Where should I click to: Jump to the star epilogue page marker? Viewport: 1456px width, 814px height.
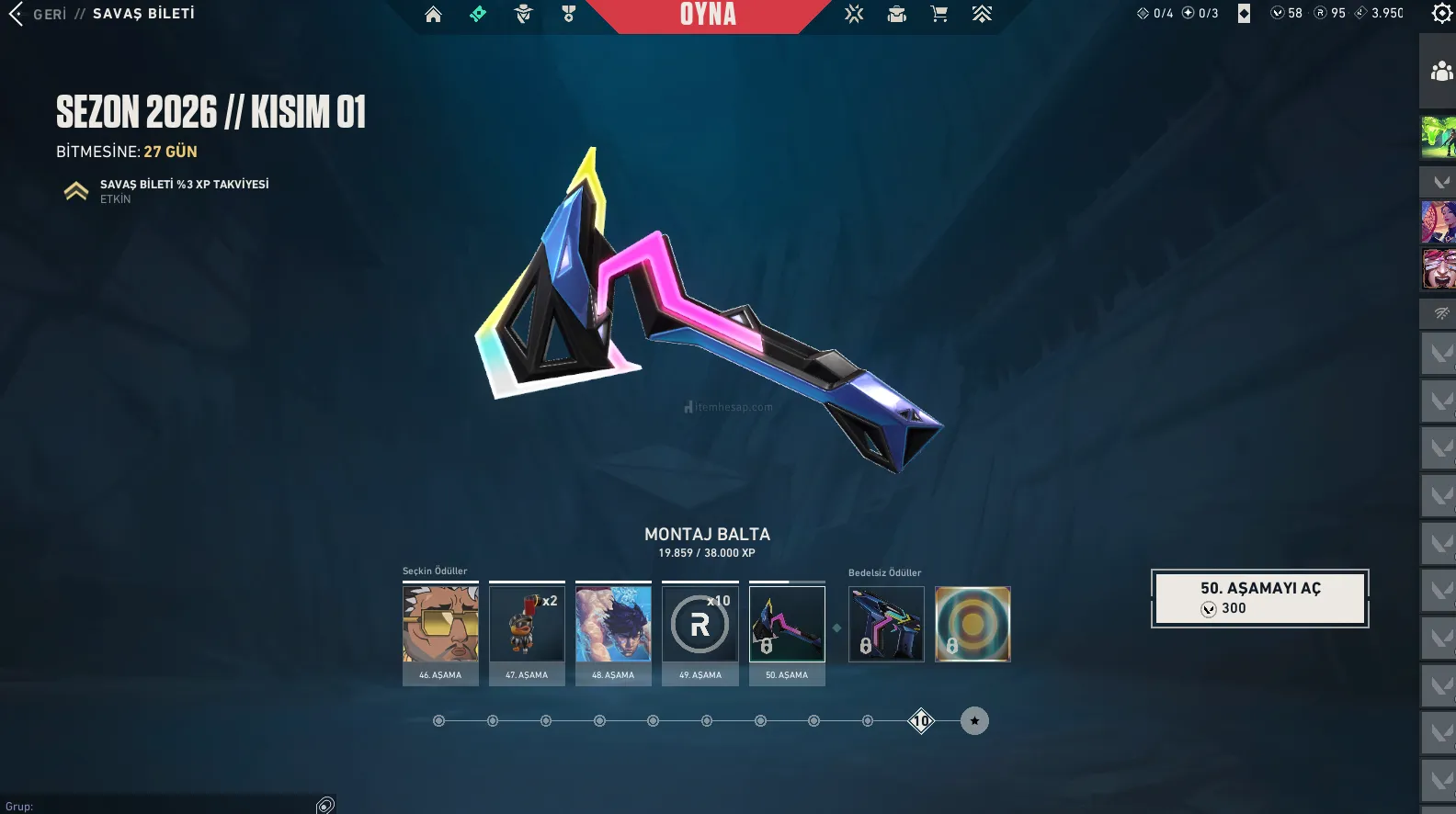point(974,721)
